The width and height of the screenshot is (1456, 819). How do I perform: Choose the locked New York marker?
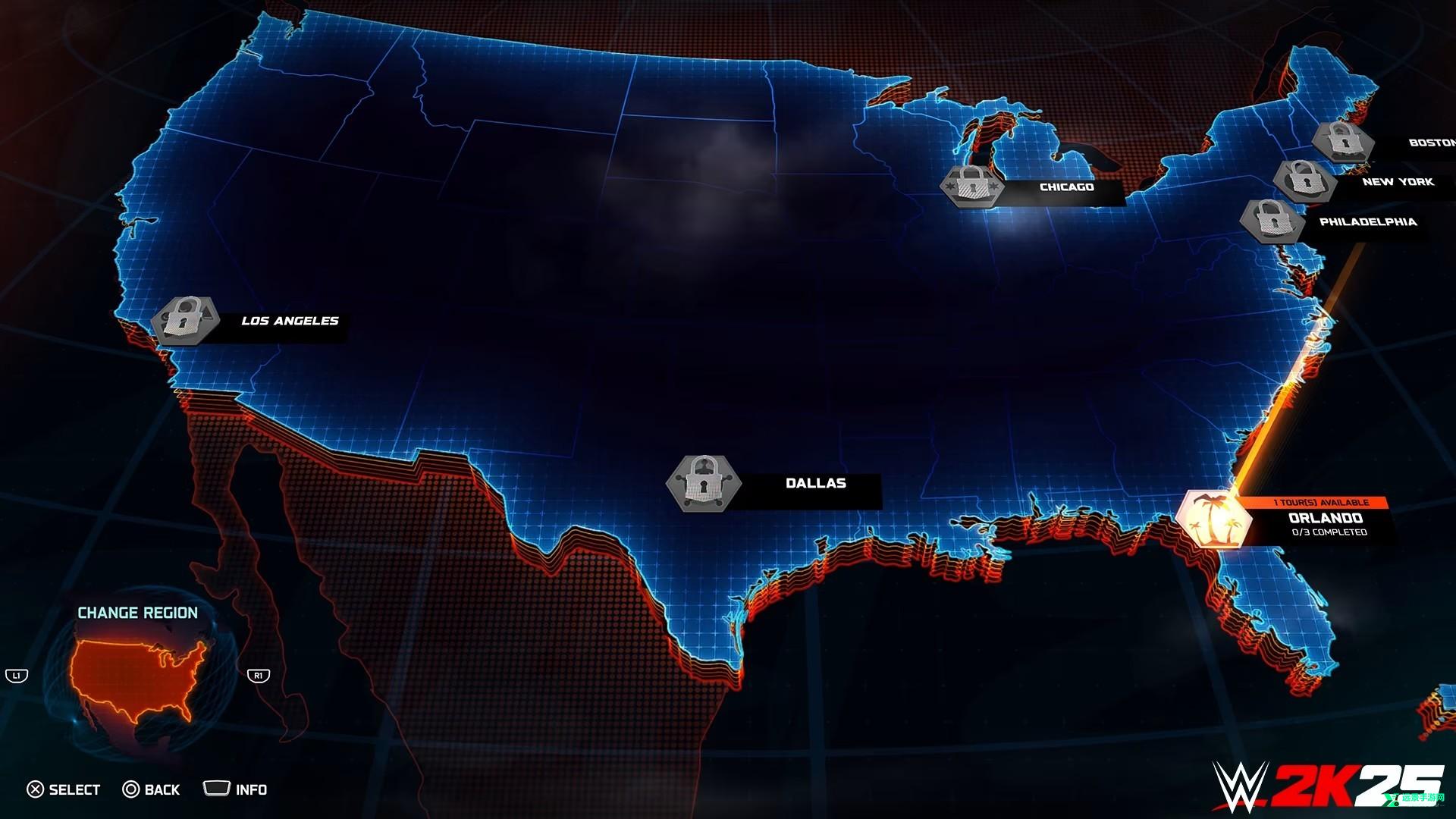[x=1304, y=180]
